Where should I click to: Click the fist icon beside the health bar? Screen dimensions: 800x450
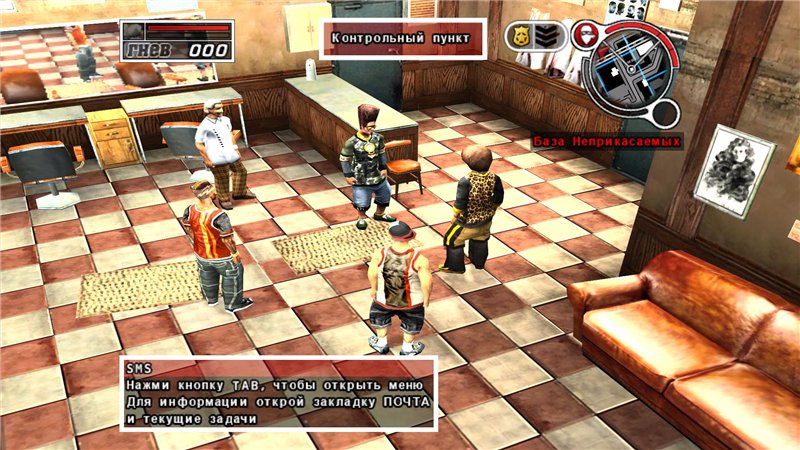[x=136, y=31]
